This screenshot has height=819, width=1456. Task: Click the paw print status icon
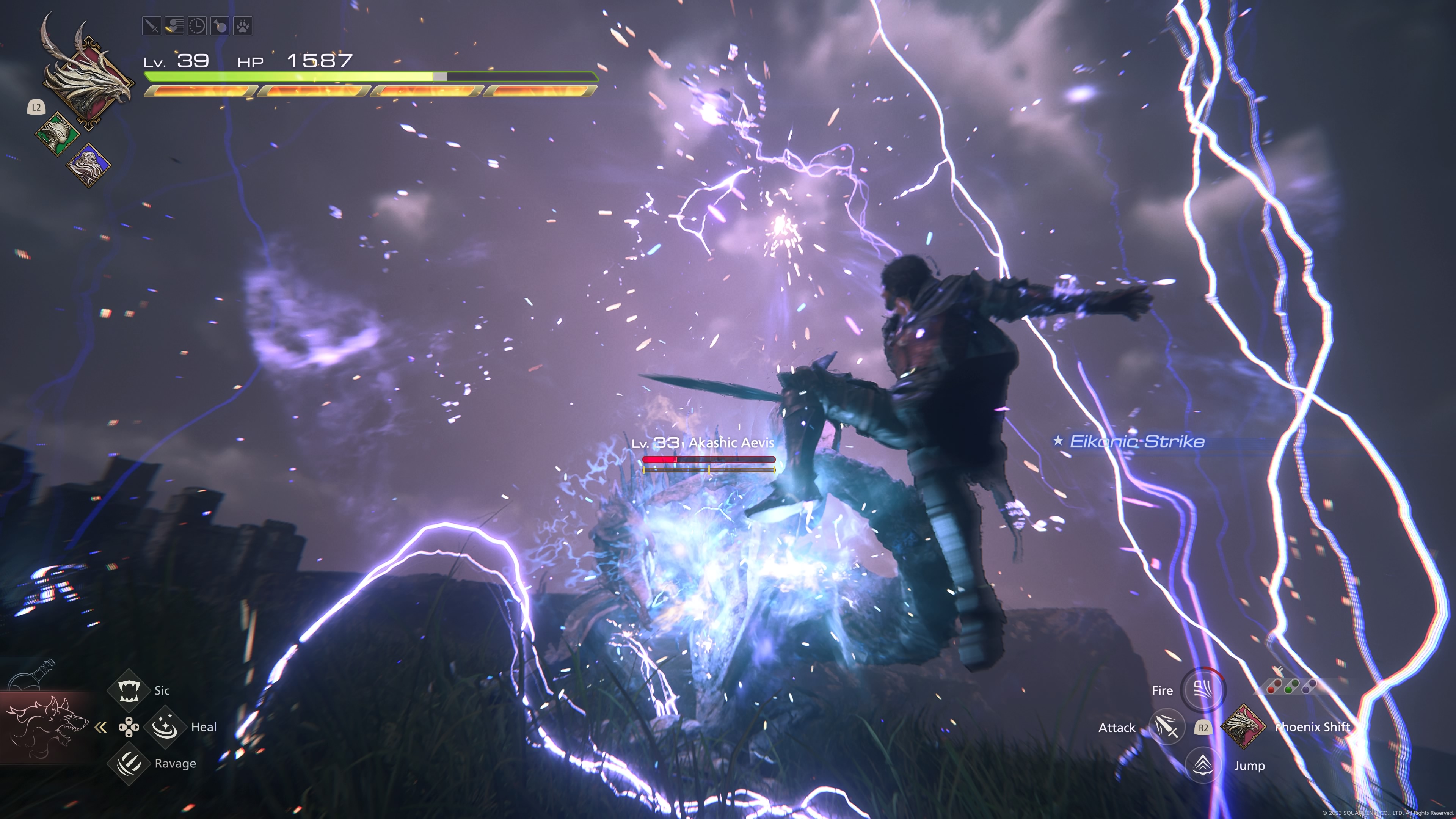coord(243,26)
